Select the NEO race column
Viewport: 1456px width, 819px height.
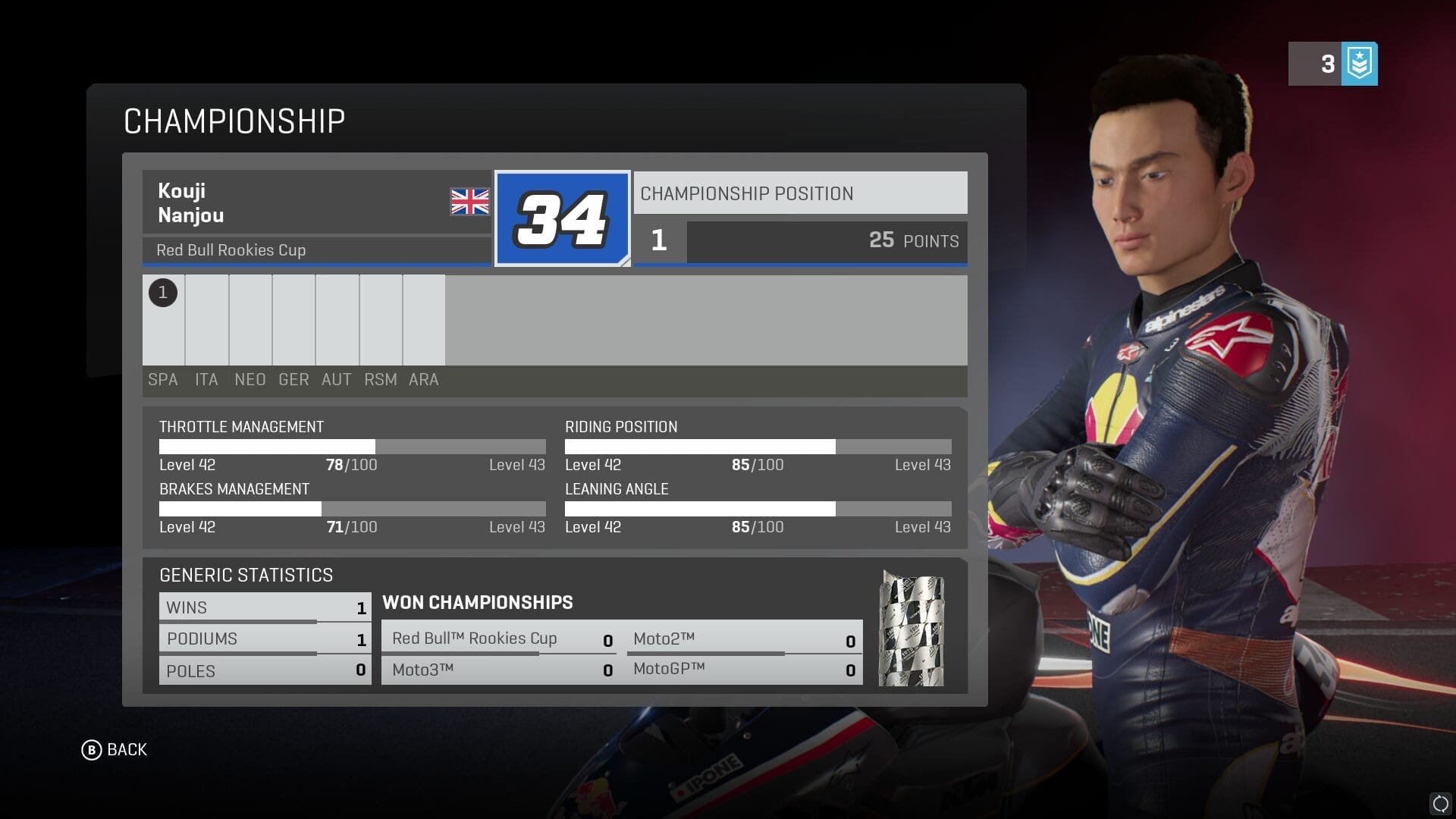pos(250,320)
